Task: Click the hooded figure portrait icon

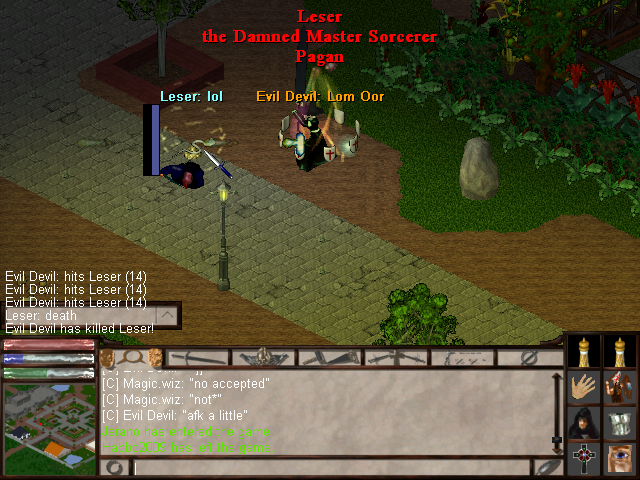Action: tap(584, 422)
